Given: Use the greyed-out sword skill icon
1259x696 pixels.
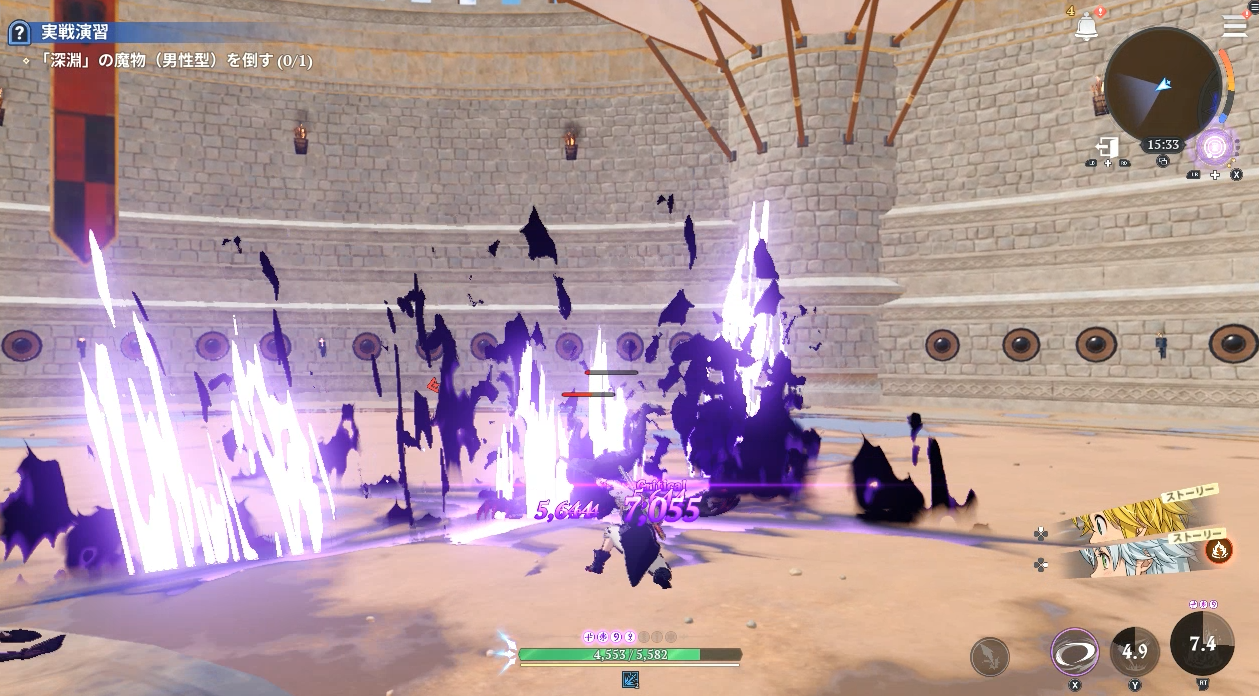Looking at the screenshot, I should (x=989, y=656).
